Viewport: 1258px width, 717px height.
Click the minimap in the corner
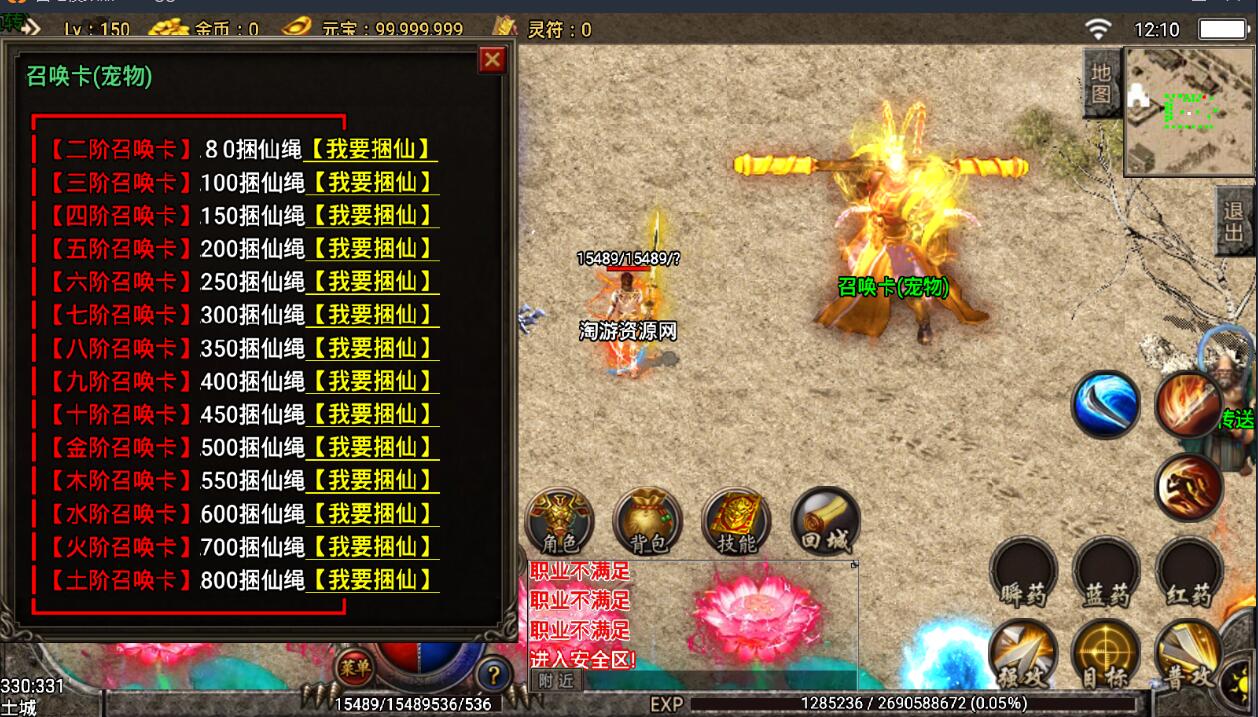click(1190, 111)
